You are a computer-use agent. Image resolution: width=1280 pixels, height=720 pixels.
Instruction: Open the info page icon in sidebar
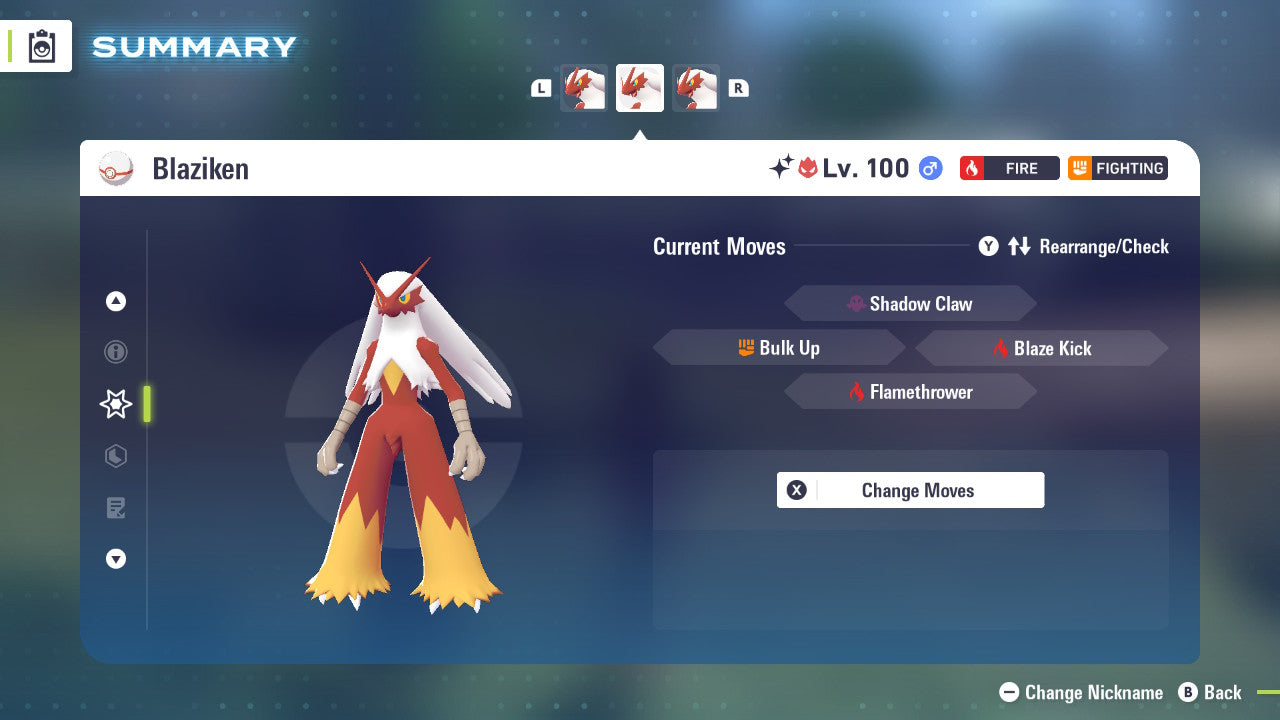116,352
